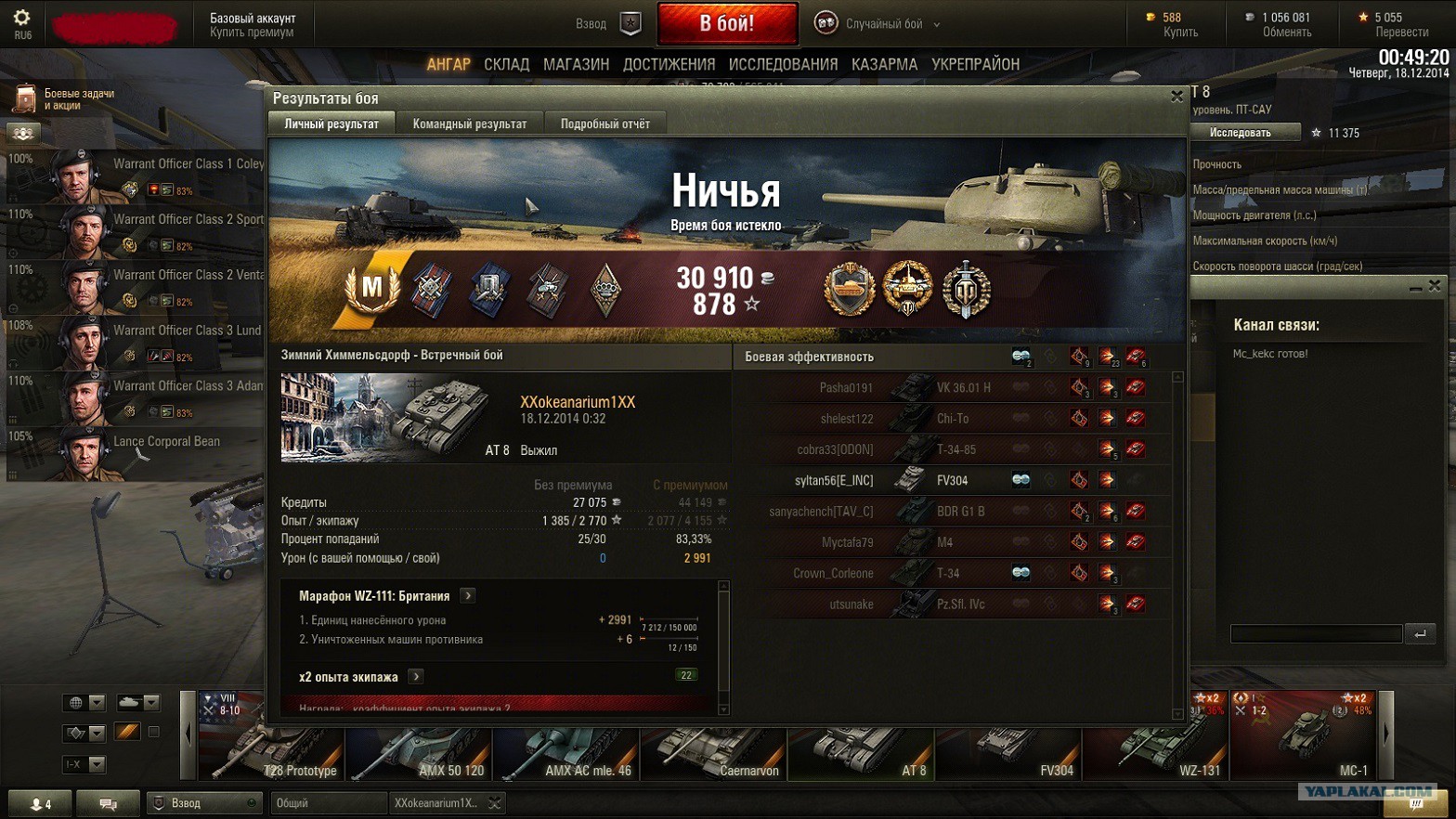Show the Подробный отчёт tab
The width and height of the screenshot is (1456, 819).
click(x=604, y=123)
